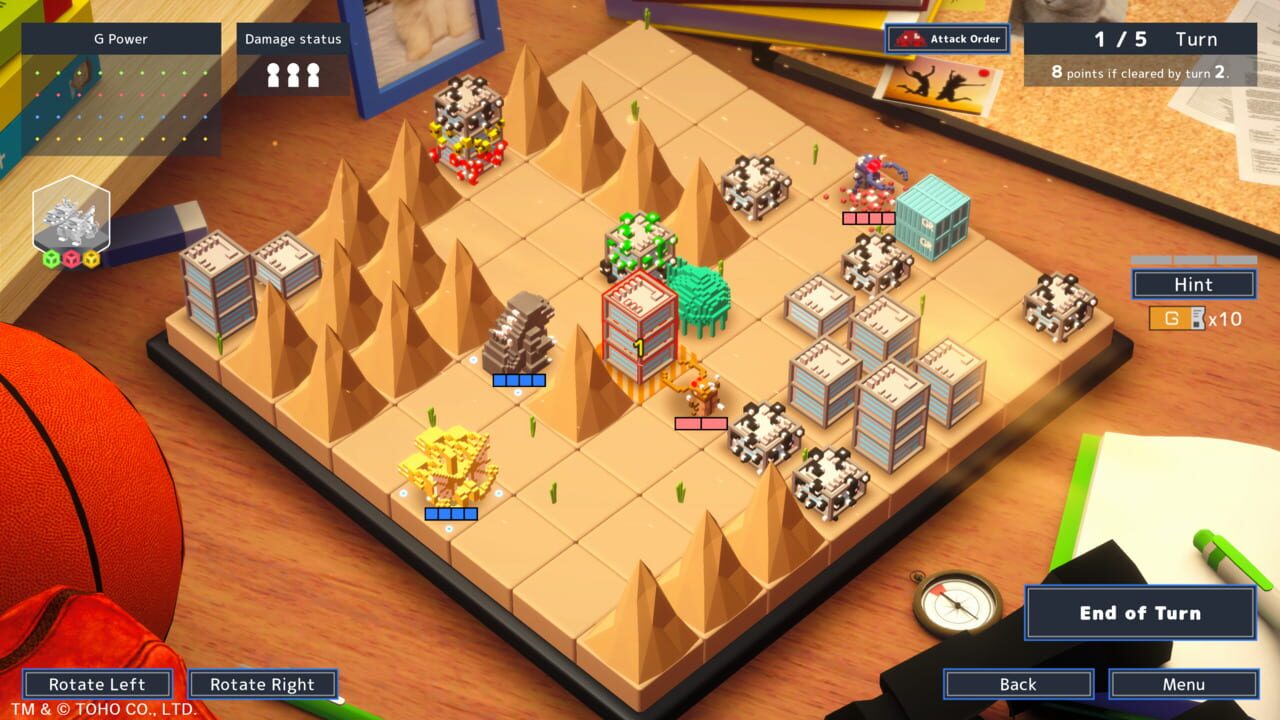This screenshot has width=1280, height=720.
Task: Open the Menu
Action: click(x=1185, y=684)
